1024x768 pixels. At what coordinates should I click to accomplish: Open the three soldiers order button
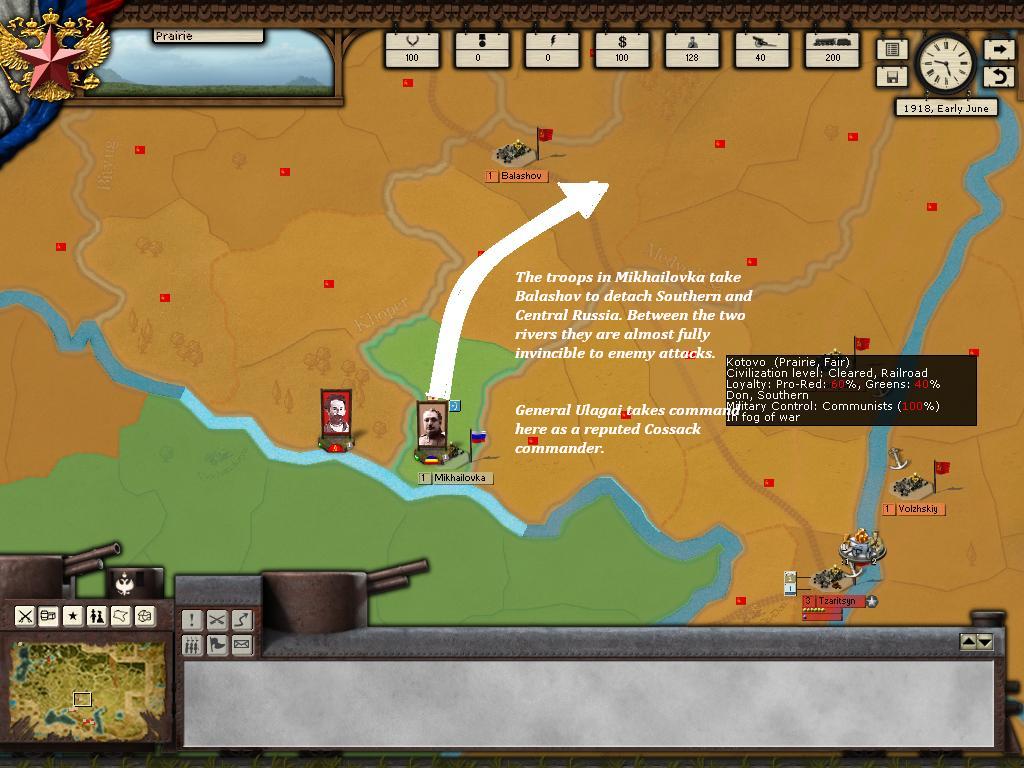(192, 645)
